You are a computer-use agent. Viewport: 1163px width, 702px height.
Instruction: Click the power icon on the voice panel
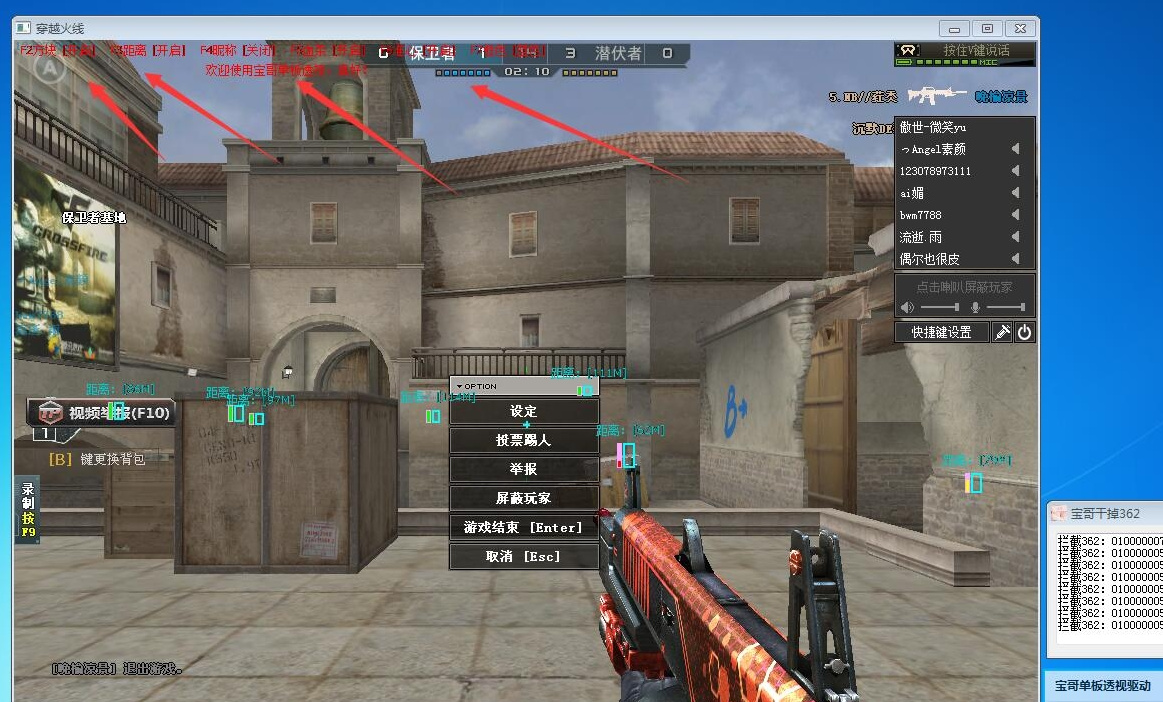tap(1024, 332)
